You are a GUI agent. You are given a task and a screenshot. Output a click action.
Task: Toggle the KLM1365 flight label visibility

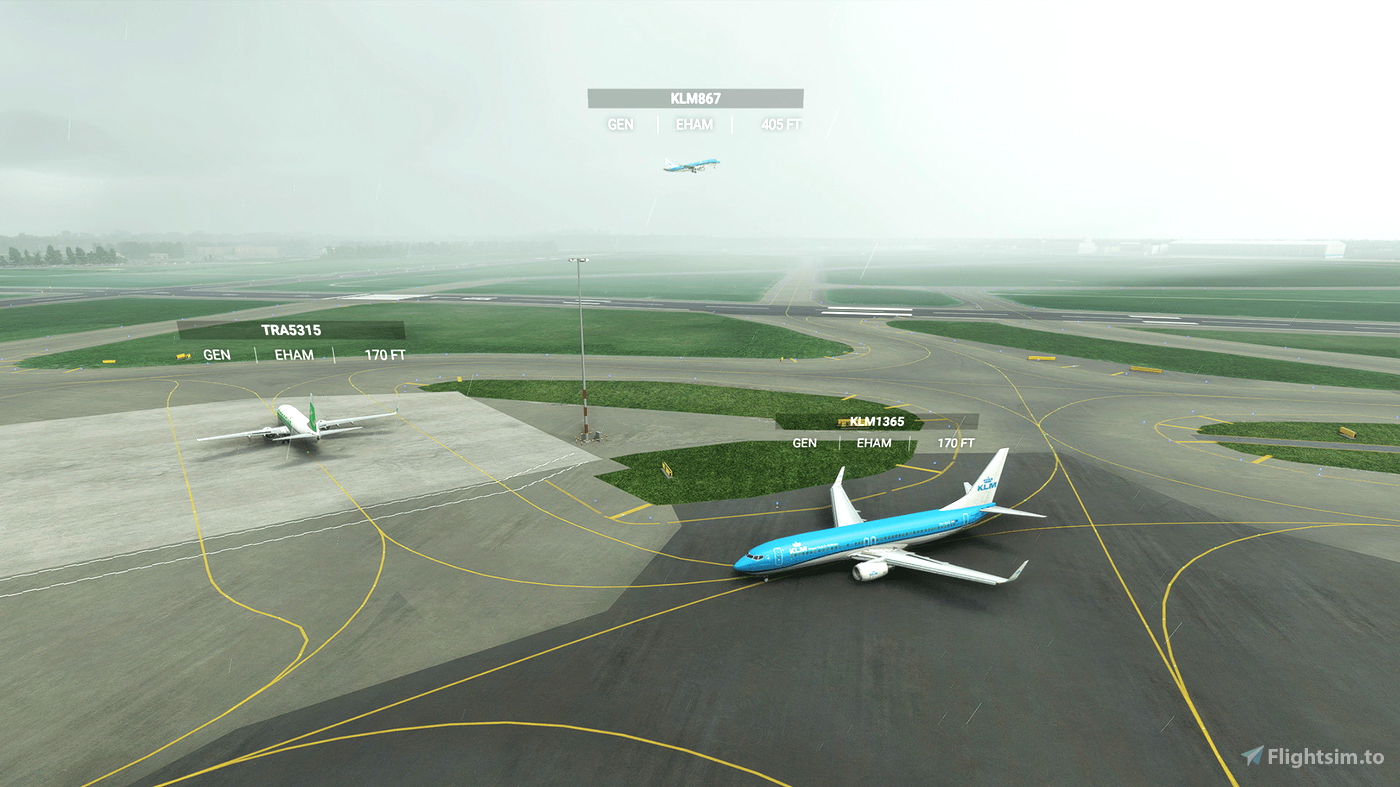pyautogui.click(x=876, y=421)
